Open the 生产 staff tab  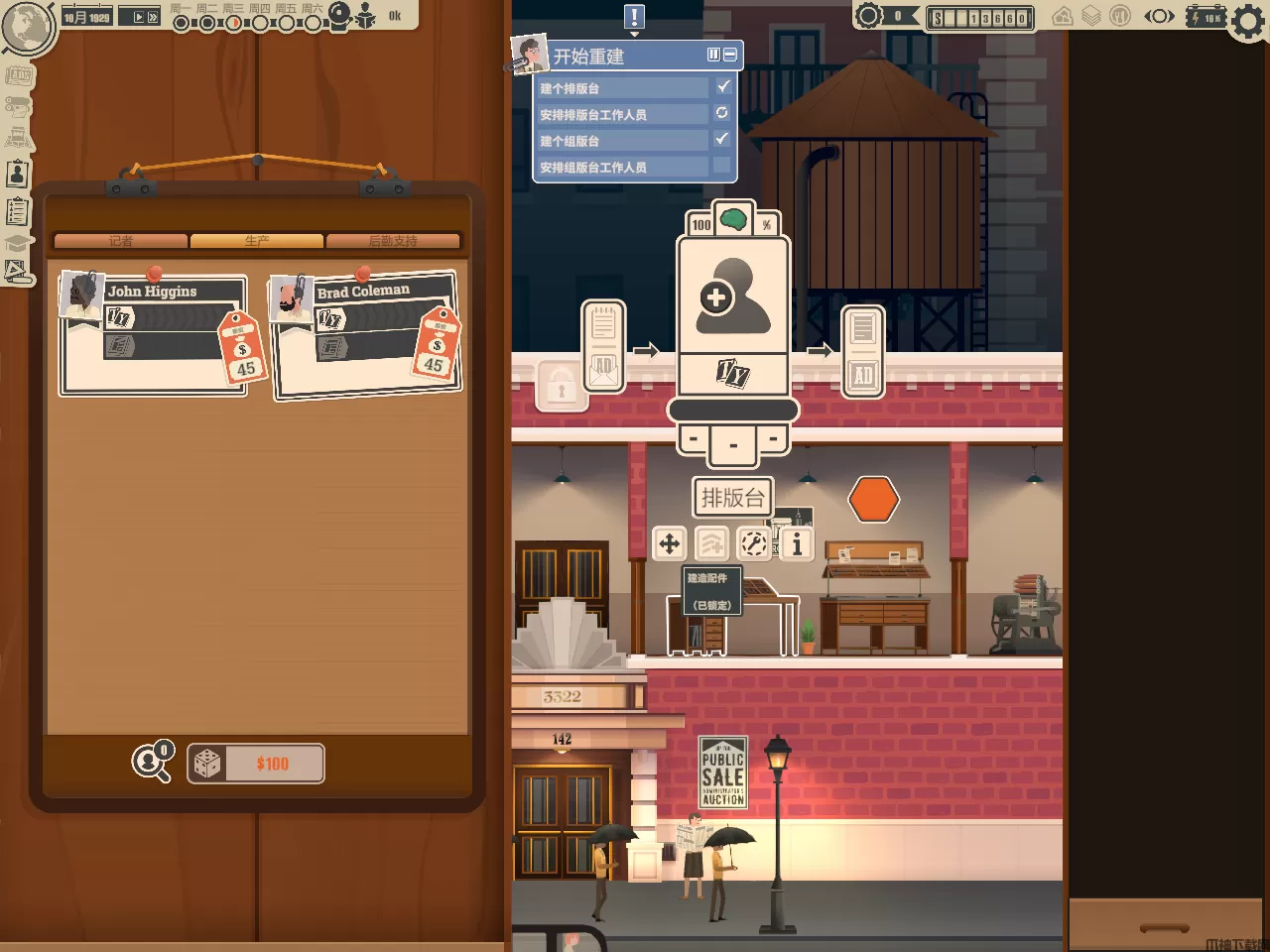257,241
